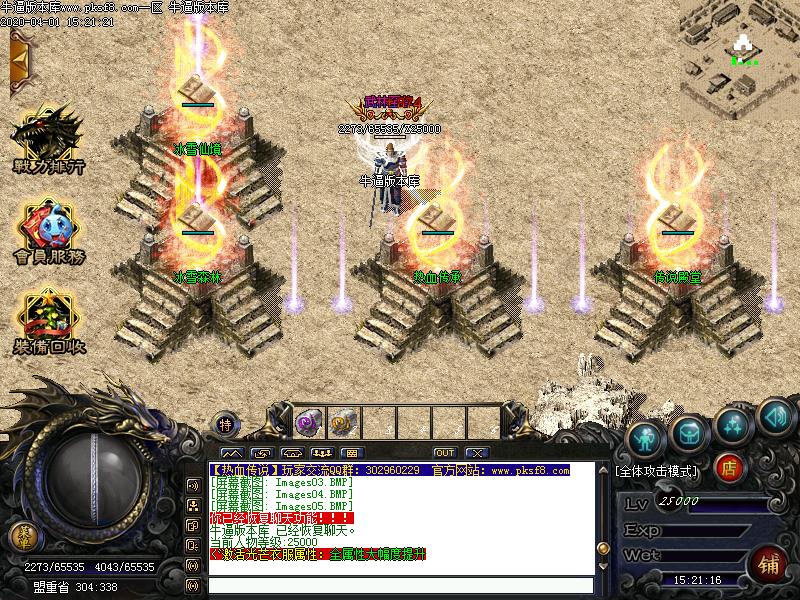
Task: Click the top chat channel button with sound waves
Action: (193, 485)
